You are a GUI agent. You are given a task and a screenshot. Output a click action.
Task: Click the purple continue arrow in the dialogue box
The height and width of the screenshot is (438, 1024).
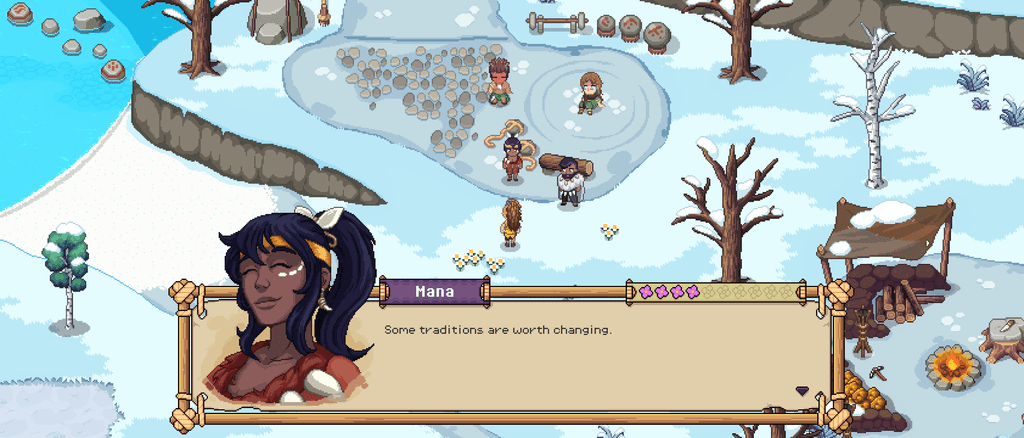tap(801, 390)
